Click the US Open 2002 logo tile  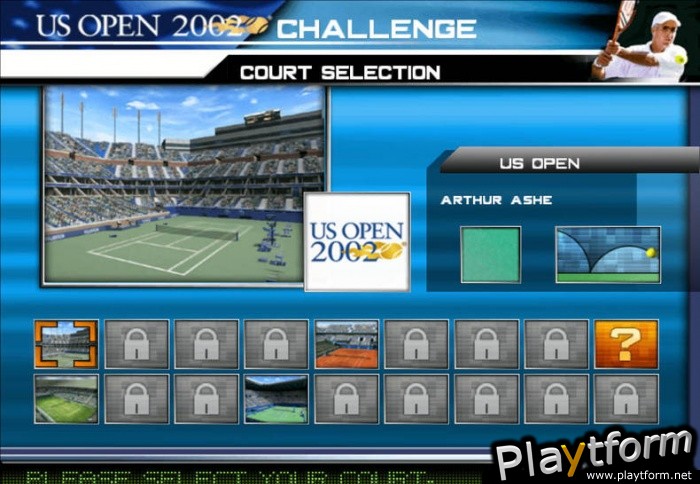click(357, 242)
